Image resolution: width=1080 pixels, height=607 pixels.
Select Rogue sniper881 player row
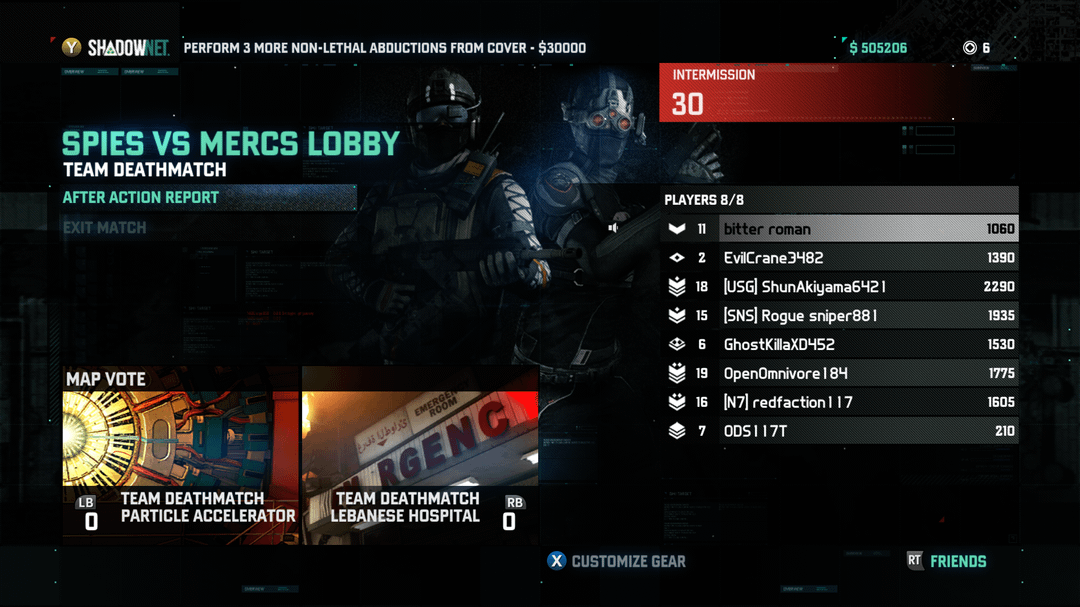tap(840, 316)
